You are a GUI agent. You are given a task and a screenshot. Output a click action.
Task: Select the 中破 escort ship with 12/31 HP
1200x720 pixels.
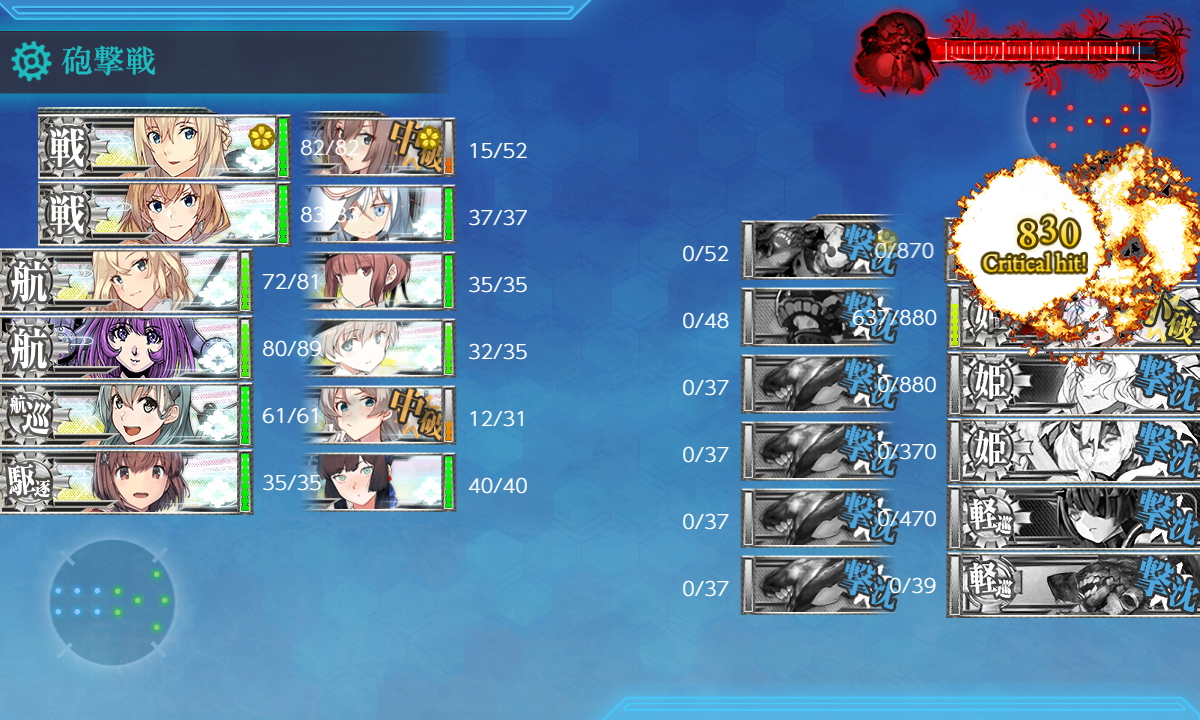[380, 415]
